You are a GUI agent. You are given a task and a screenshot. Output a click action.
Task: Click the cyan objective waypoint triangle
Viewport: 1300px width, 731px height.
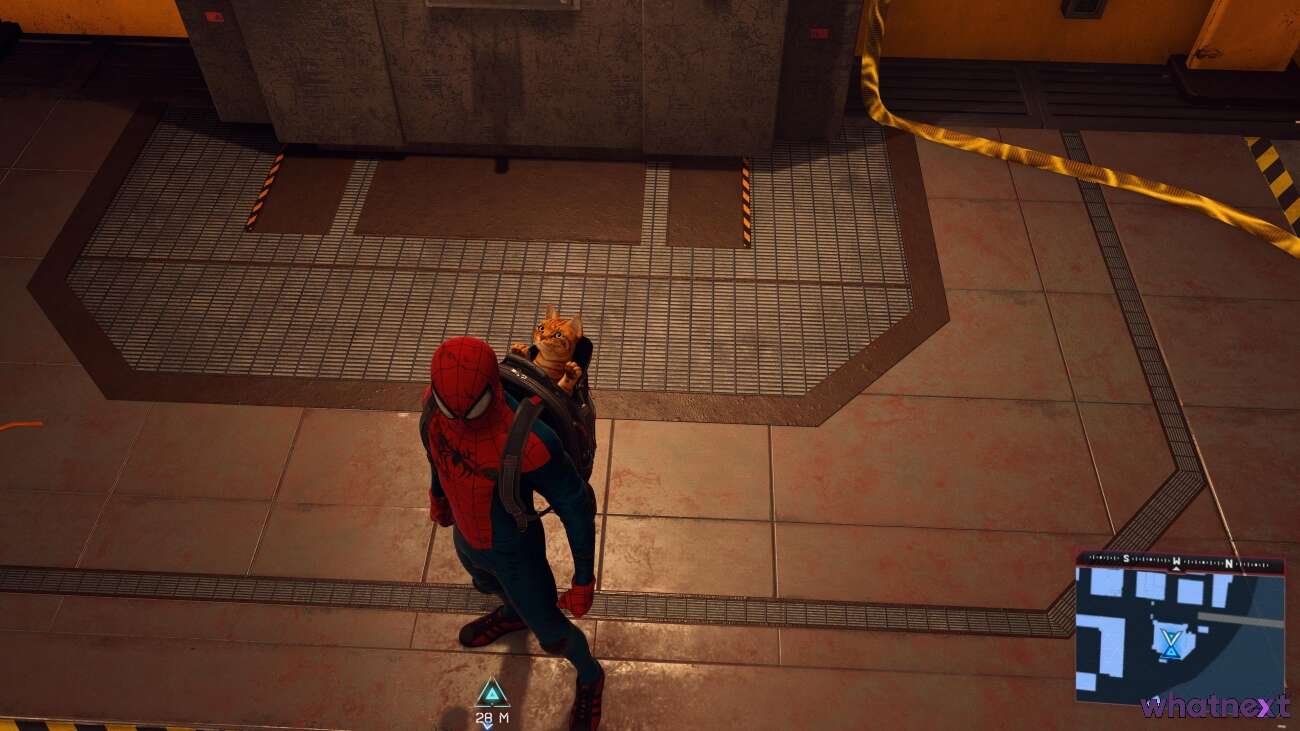pyautogui.click(x=491, y=692)
